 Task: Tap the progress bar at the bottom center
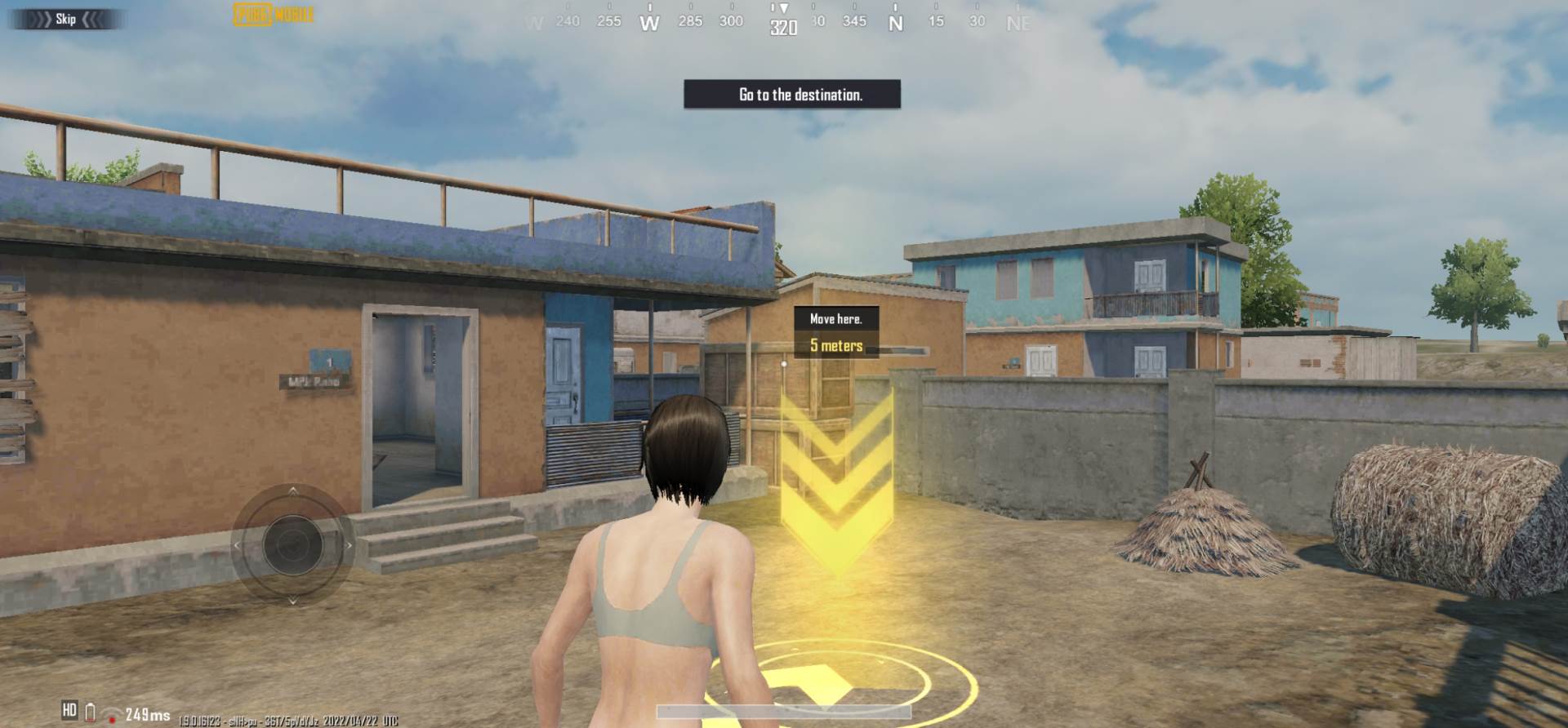pyautogui.click(x=784, y=711)
